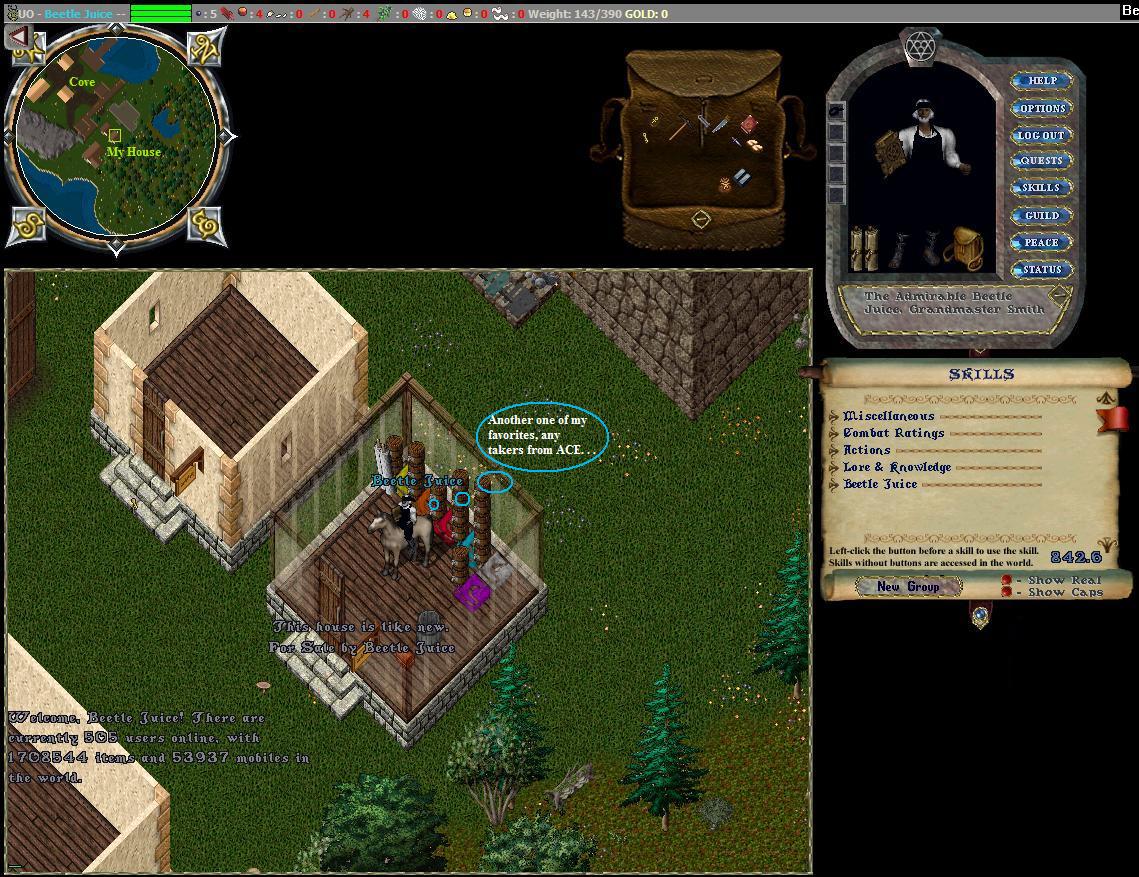The image size is (1139, 877).
Task: Show the Status window
Action: click(x=1041, y=269)
